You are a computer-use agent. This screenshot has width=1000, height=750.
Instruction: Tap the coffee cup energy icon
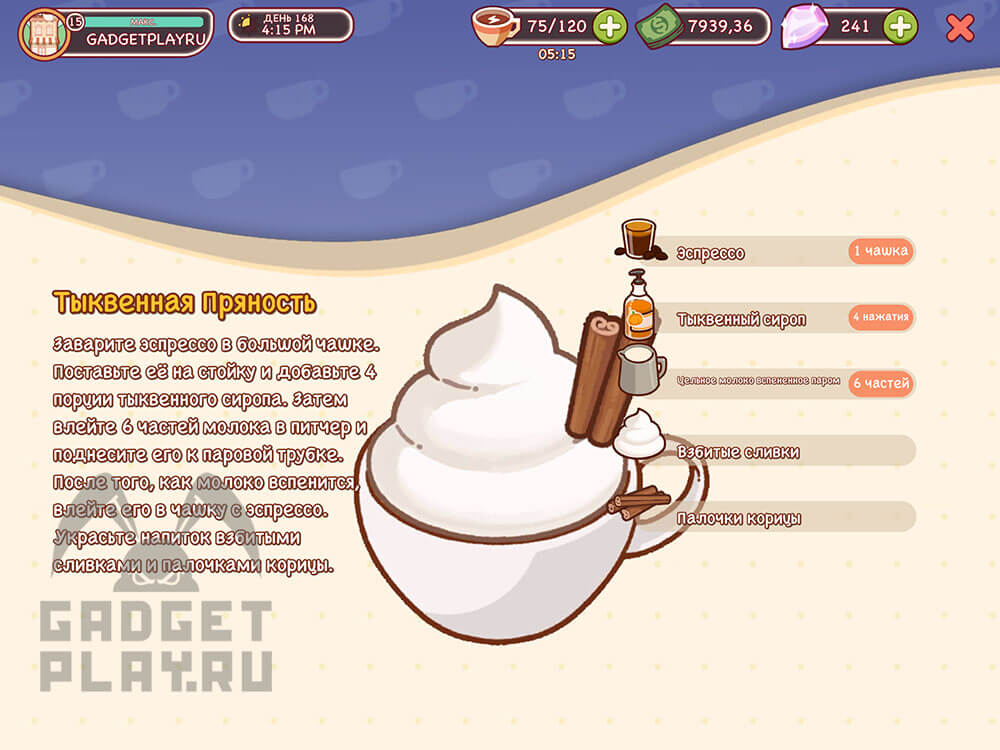[x=494, y=27]
